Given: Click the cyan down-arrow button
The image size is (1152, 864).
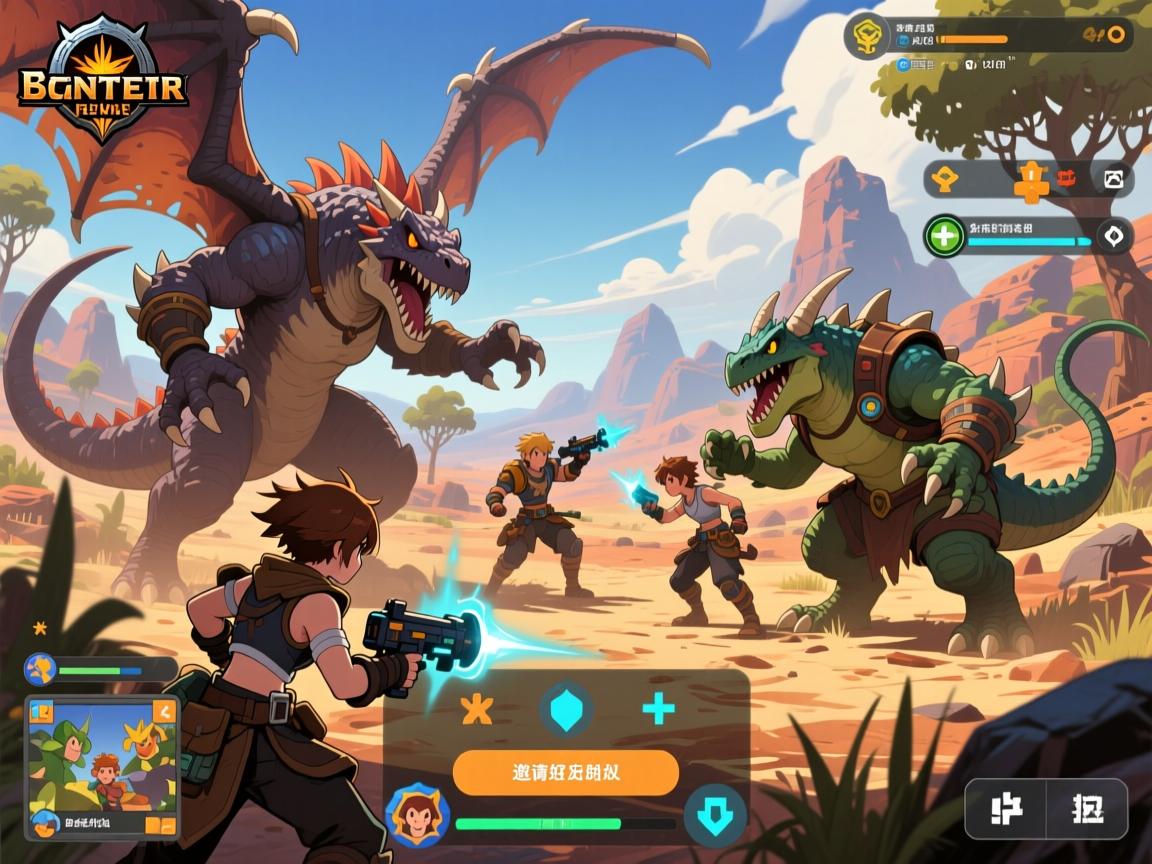Looking at the screenshot, I should (714, 814).
